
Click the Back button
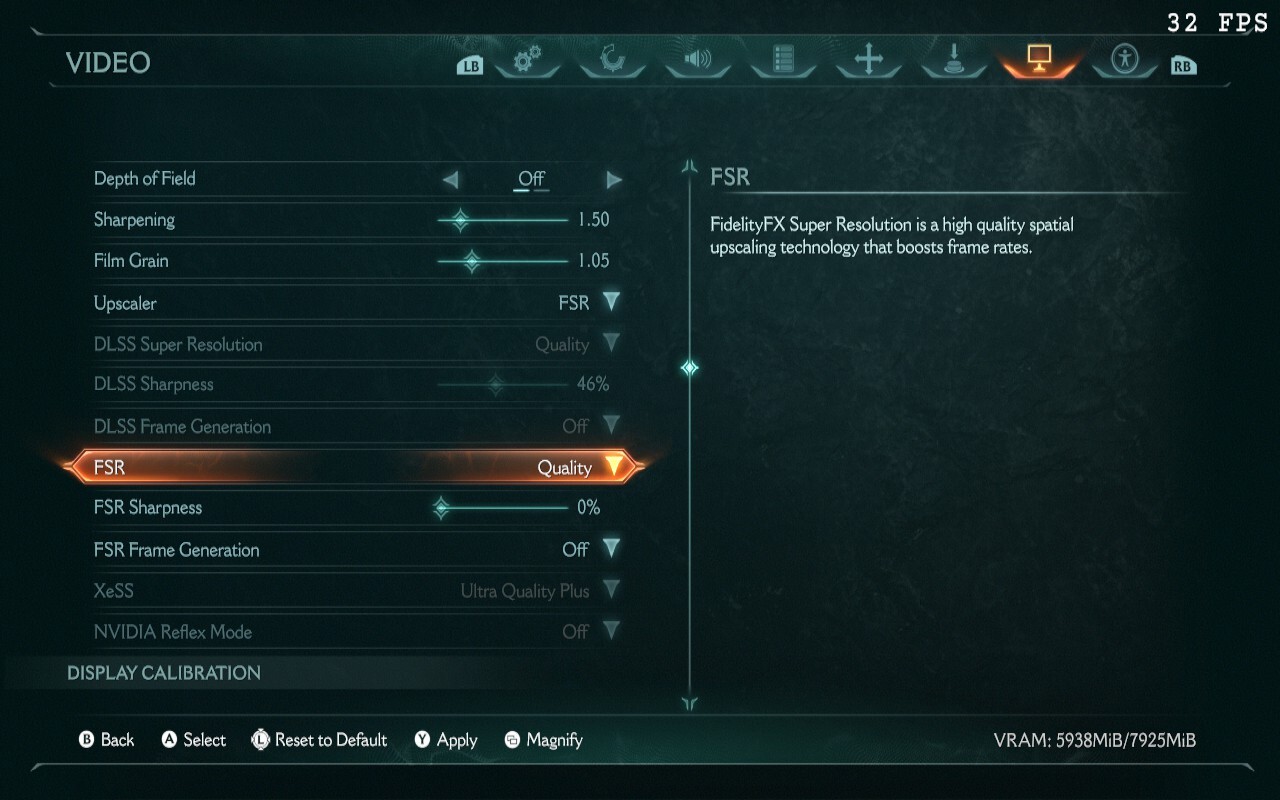[x=106, y=740]
